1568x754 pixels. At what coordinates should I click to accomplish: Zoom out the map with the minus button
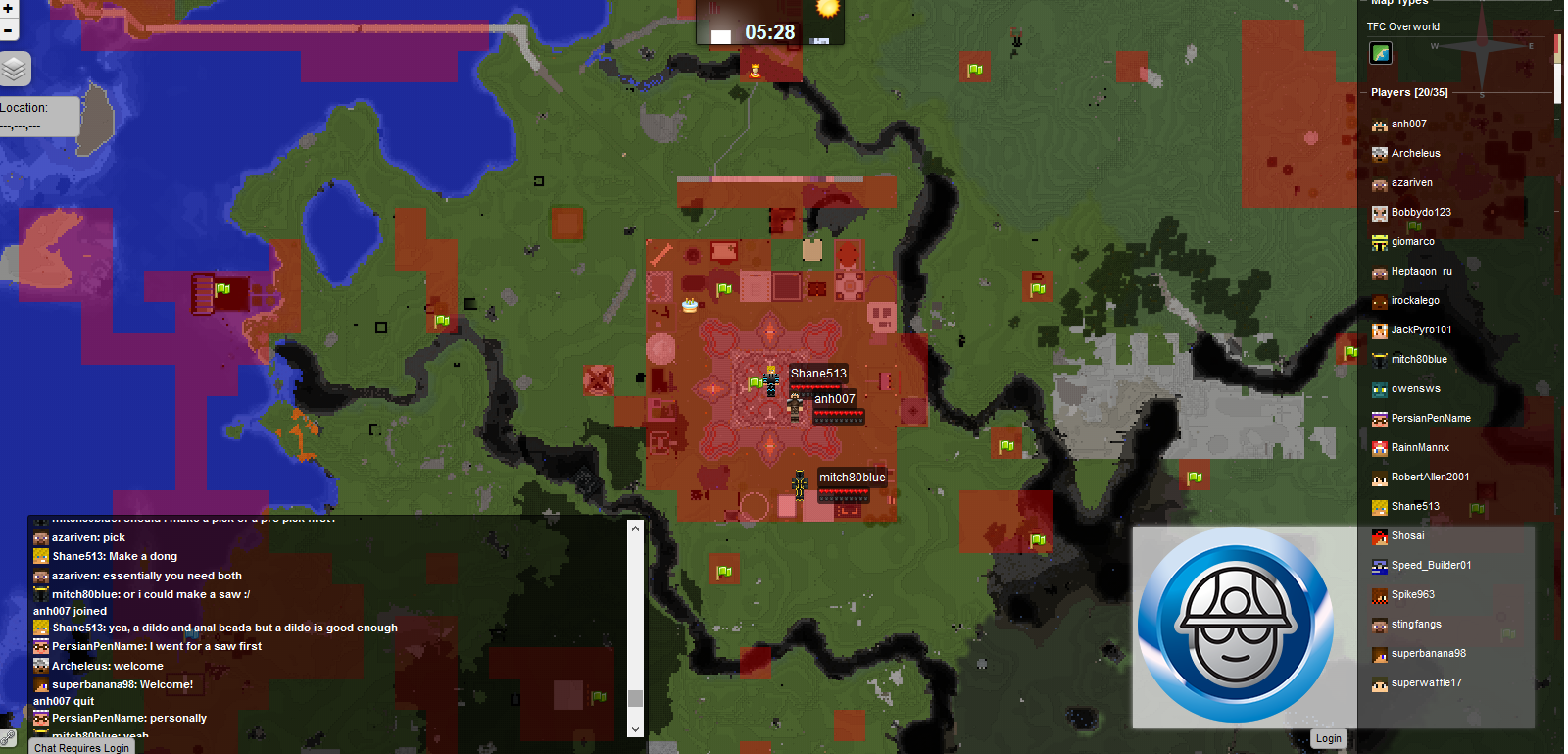coord(8,30)
